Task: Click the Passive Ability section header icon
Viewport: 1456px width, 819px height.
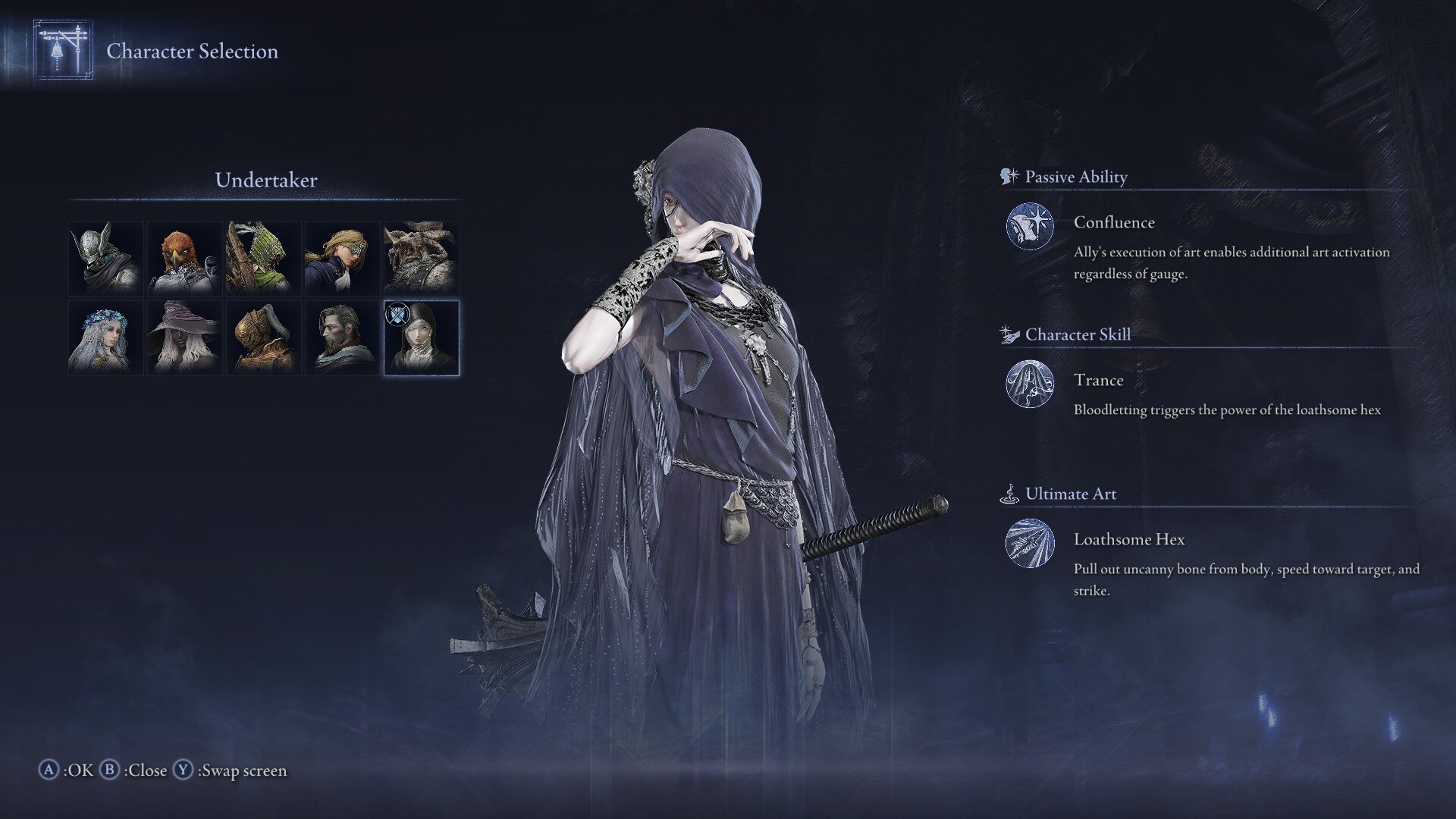Action: pyautogui.click(x=1009, y=176)
